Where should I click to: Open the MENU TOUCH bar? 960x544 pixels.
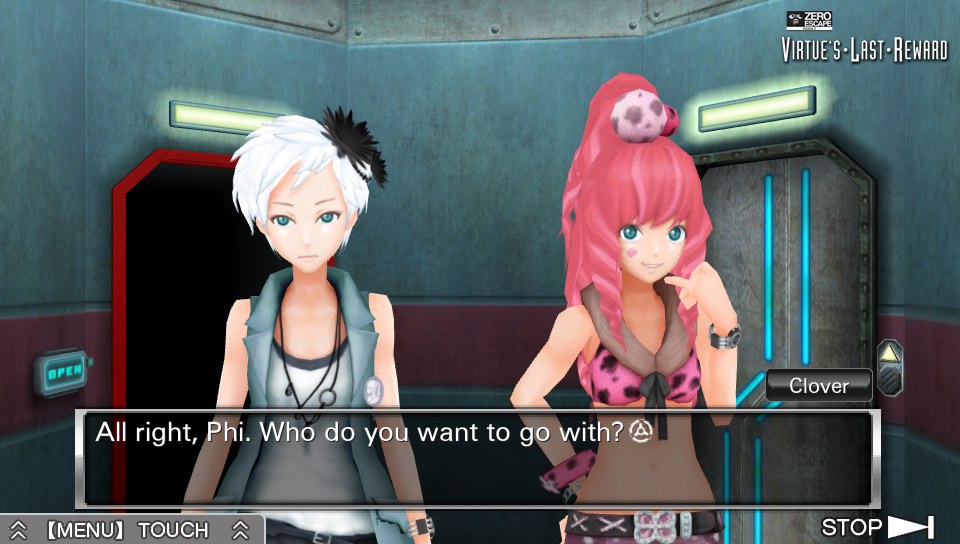pyautogui.click(x=130, y=529)
